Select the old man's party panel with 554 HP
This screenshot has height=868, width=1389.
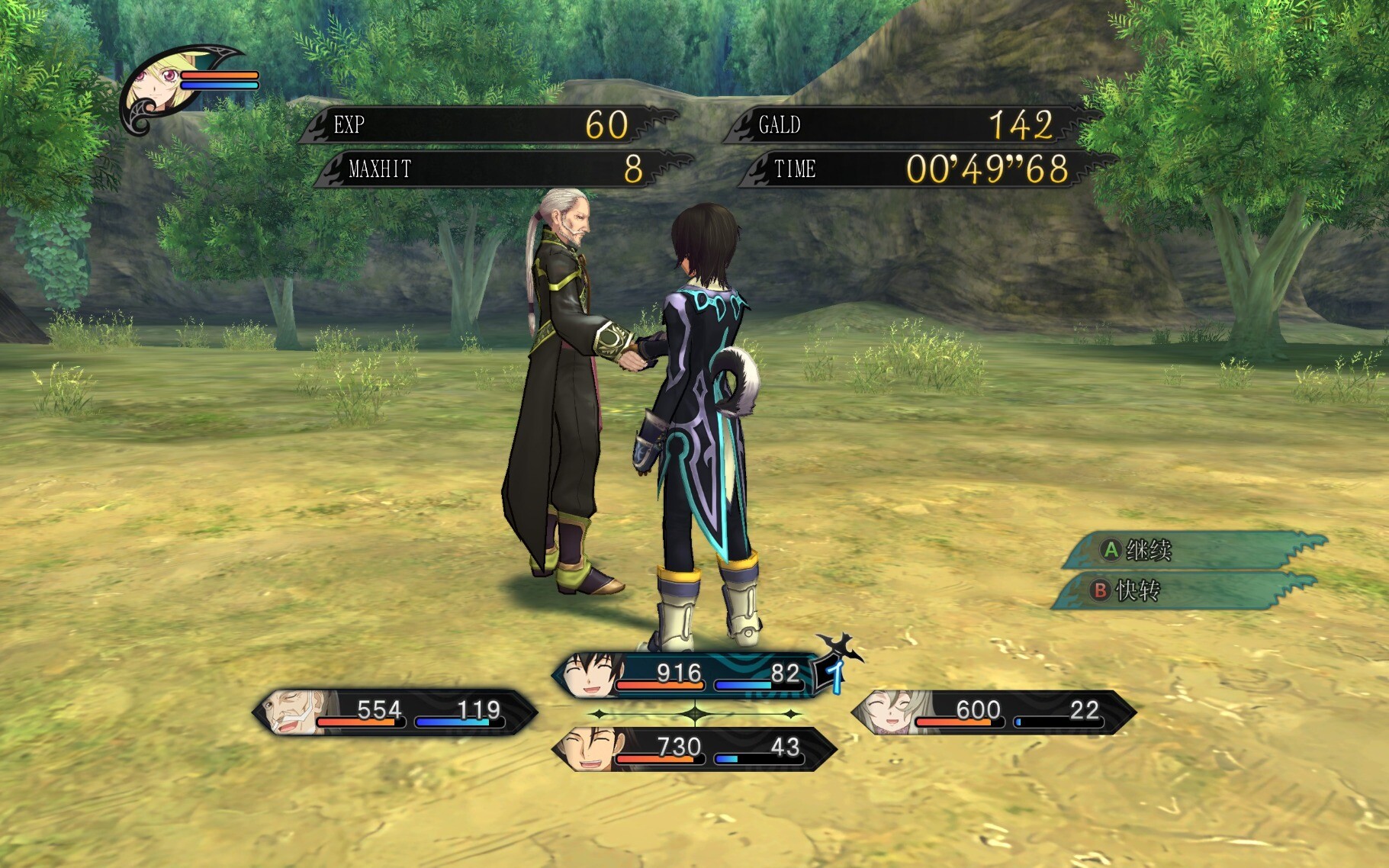click(x=394, y=712)
